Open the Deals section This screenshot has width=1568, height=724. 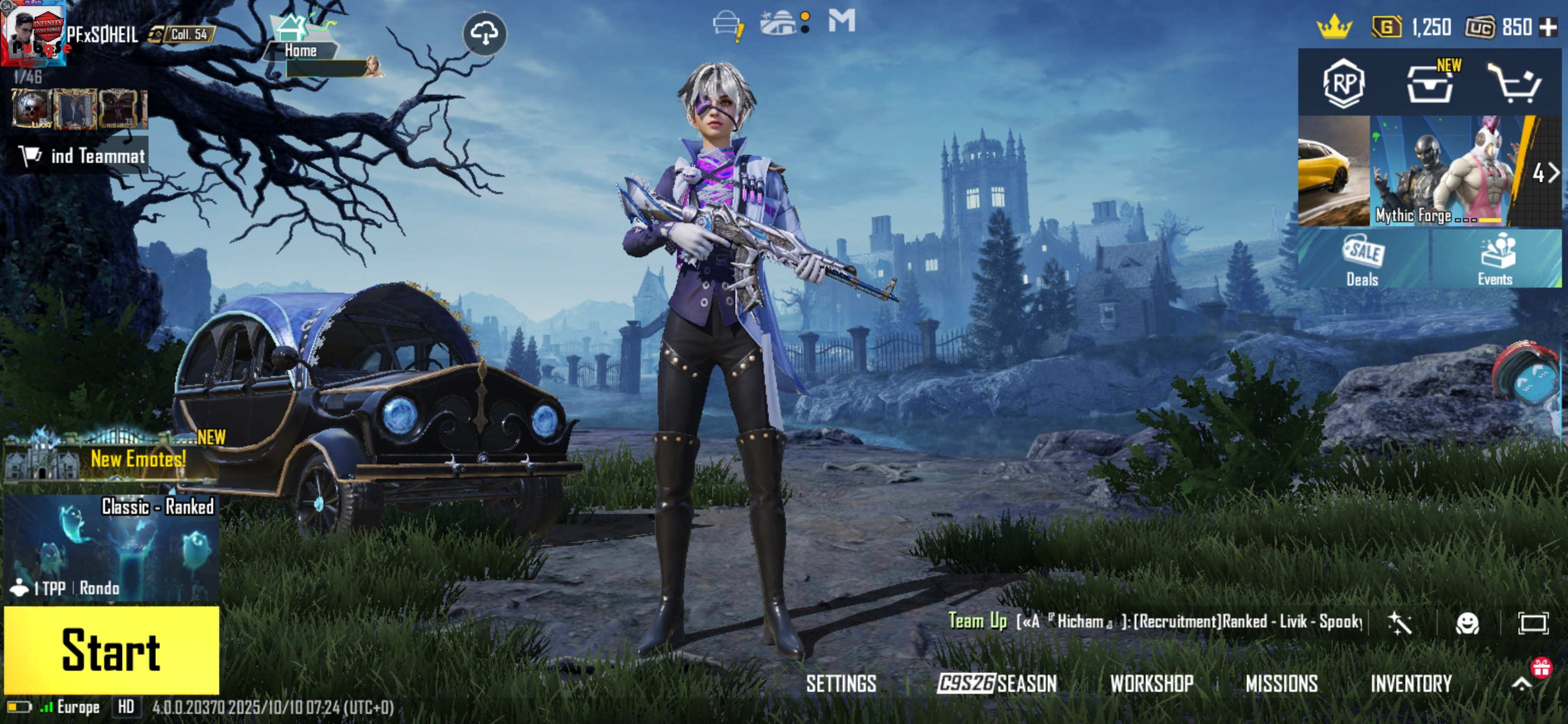(1362, 260)
